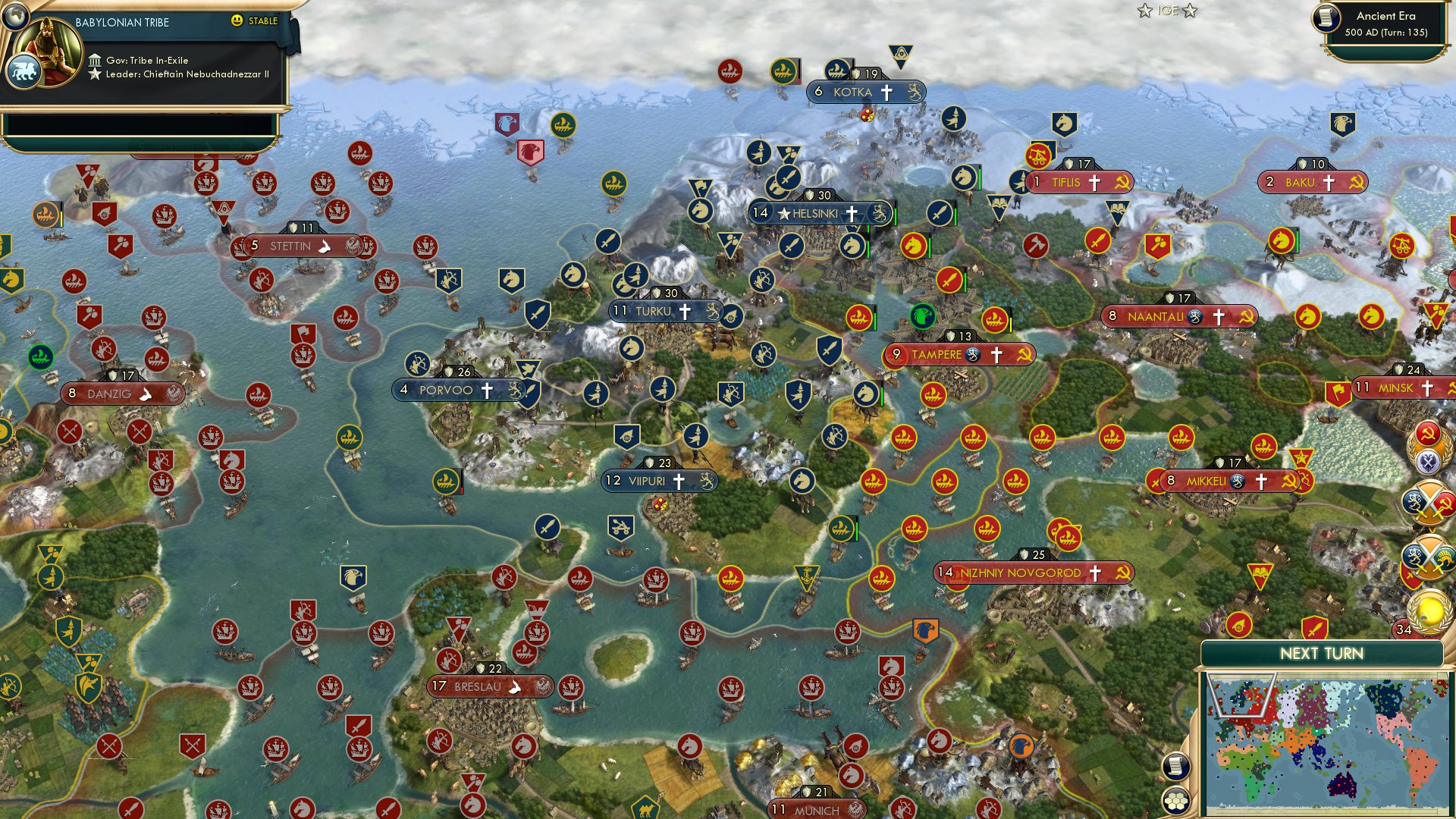Open the notification log scroll icon

pos(1175,766)
